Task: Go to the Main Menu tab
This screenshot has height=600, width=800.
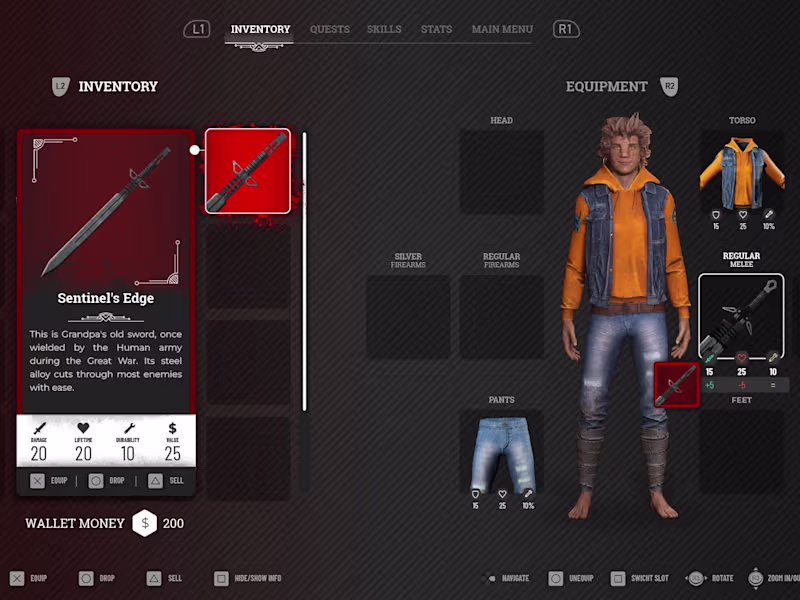Action: (502, 29)
